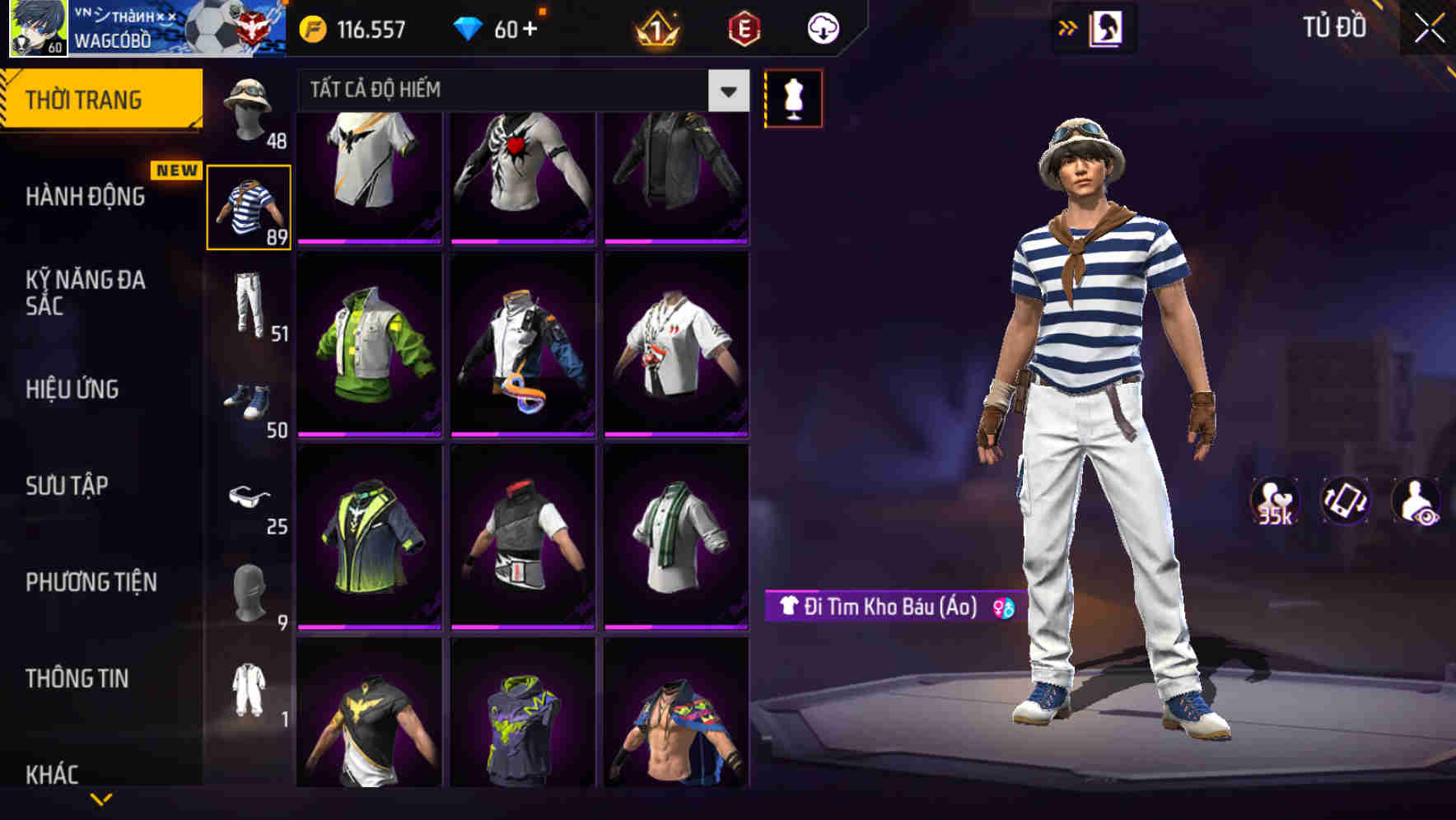
Task: Click the mannequin preset icon beside item grid
Action: coord(793,97)
